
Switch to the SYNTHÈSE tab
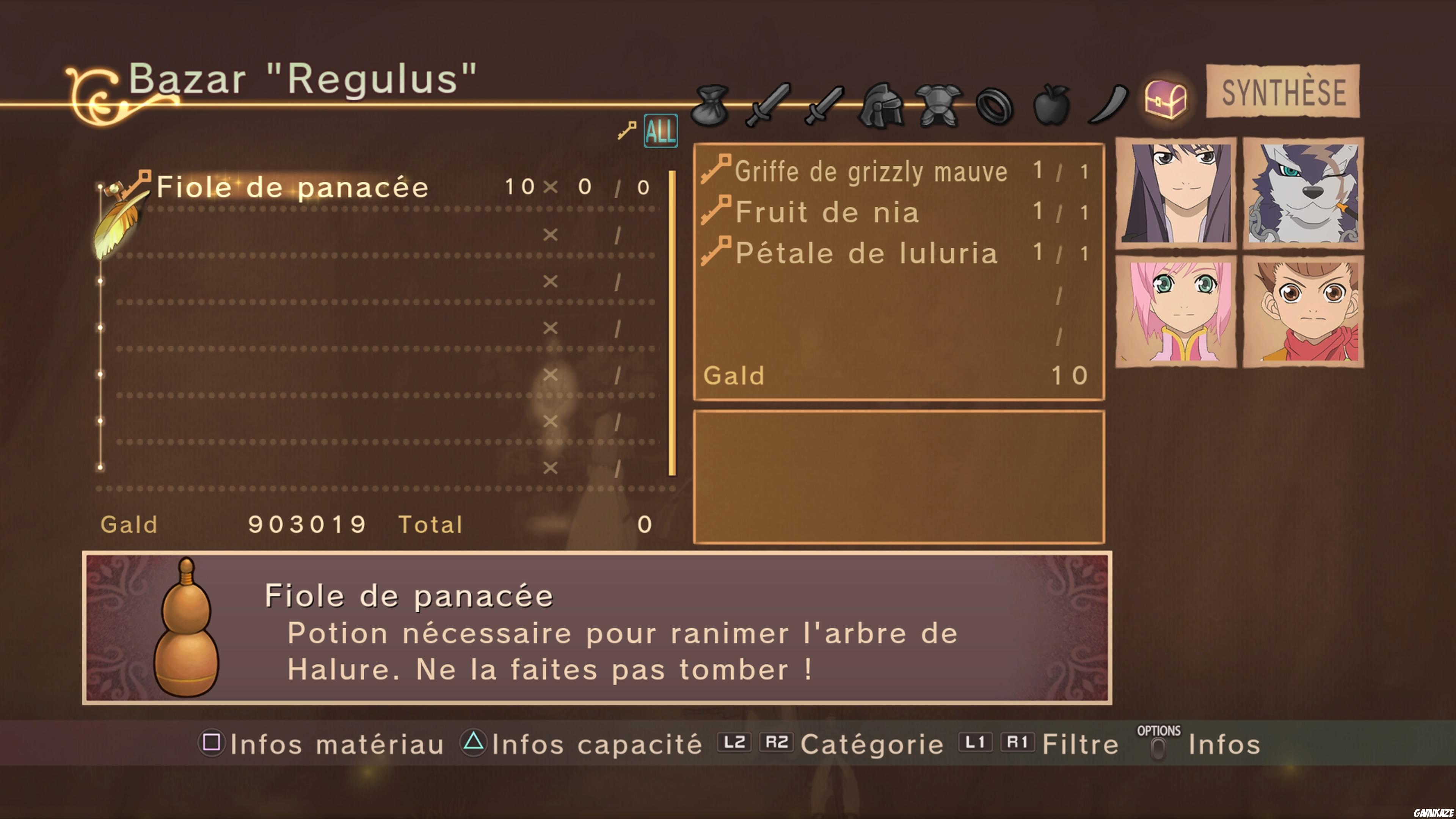pyautogui.click(x=1283, y=92)
